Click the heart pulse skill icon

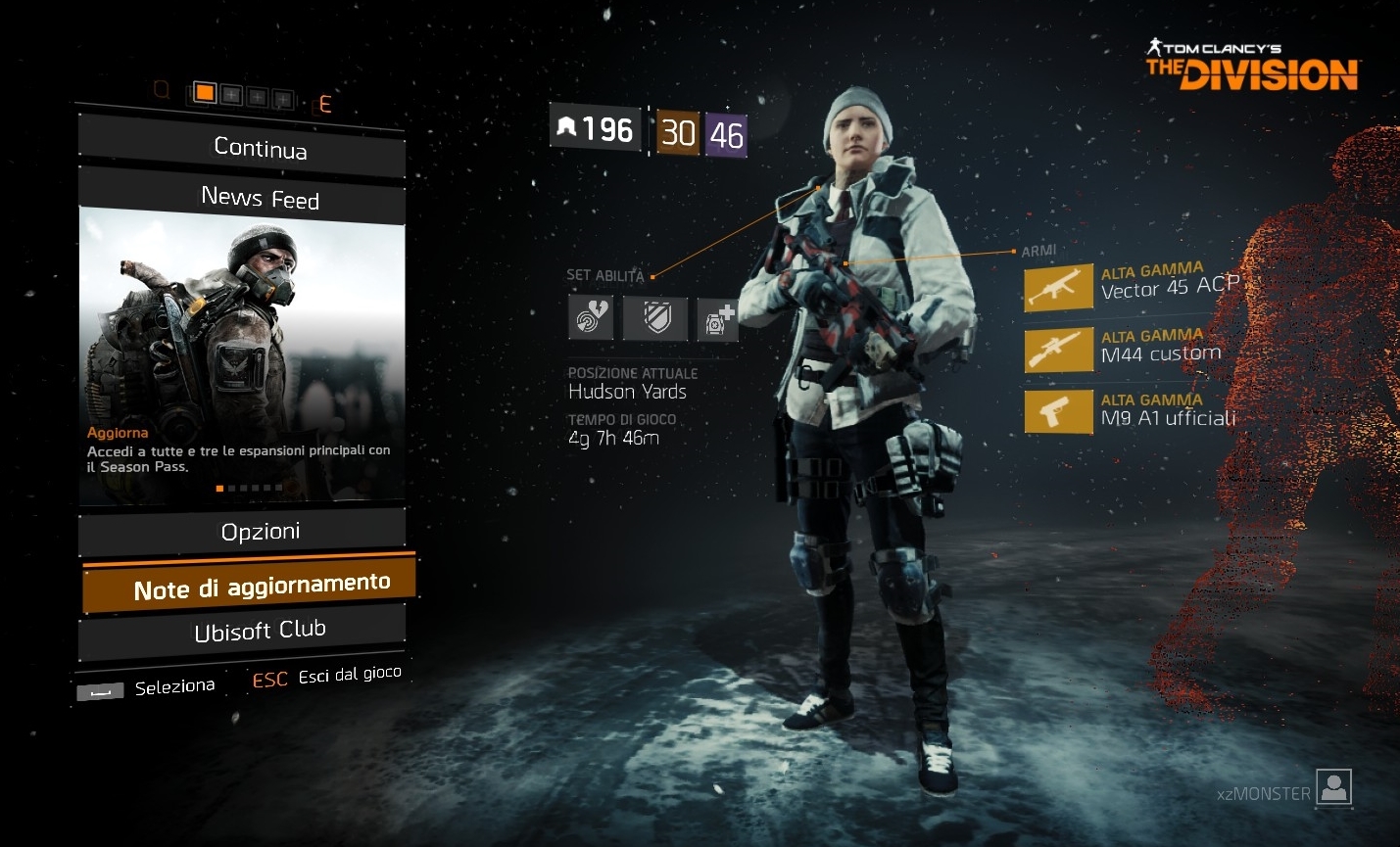click(x=591, y=317)
